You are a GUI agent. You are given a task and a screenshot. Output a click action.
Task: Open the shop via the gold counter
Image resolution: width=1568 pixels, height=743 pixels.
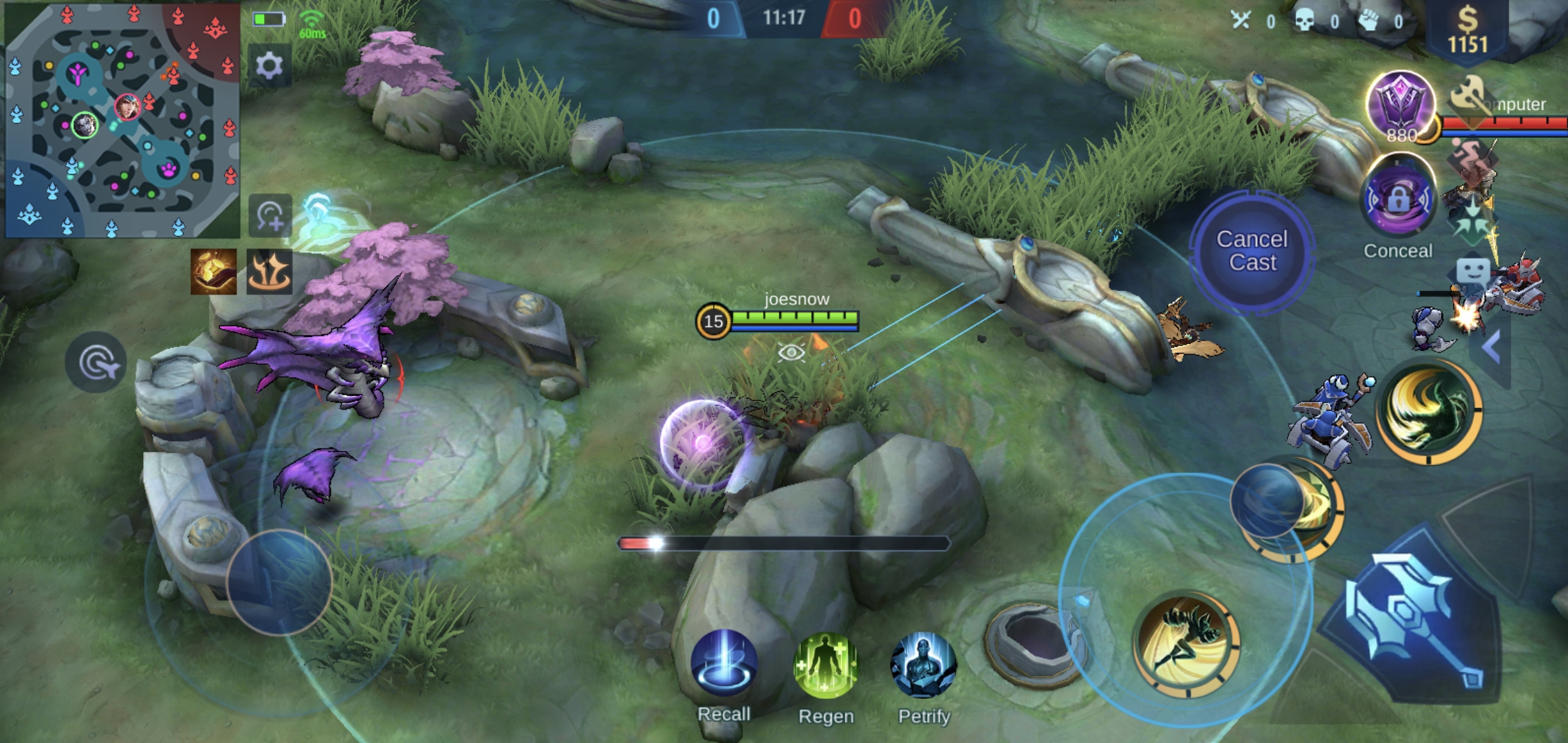click(1468, 31)
